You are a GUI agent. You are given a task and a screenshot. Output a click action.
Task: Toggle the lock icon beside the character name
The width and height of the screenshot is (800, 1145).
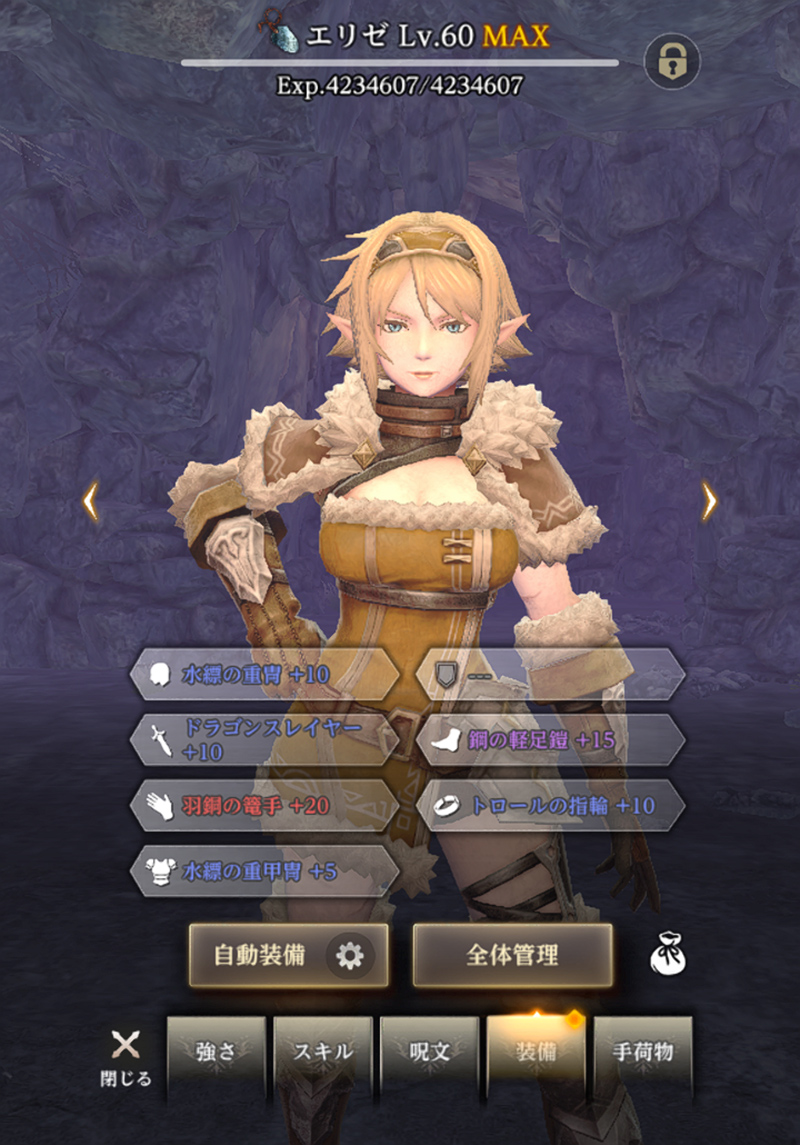(671, 62)
